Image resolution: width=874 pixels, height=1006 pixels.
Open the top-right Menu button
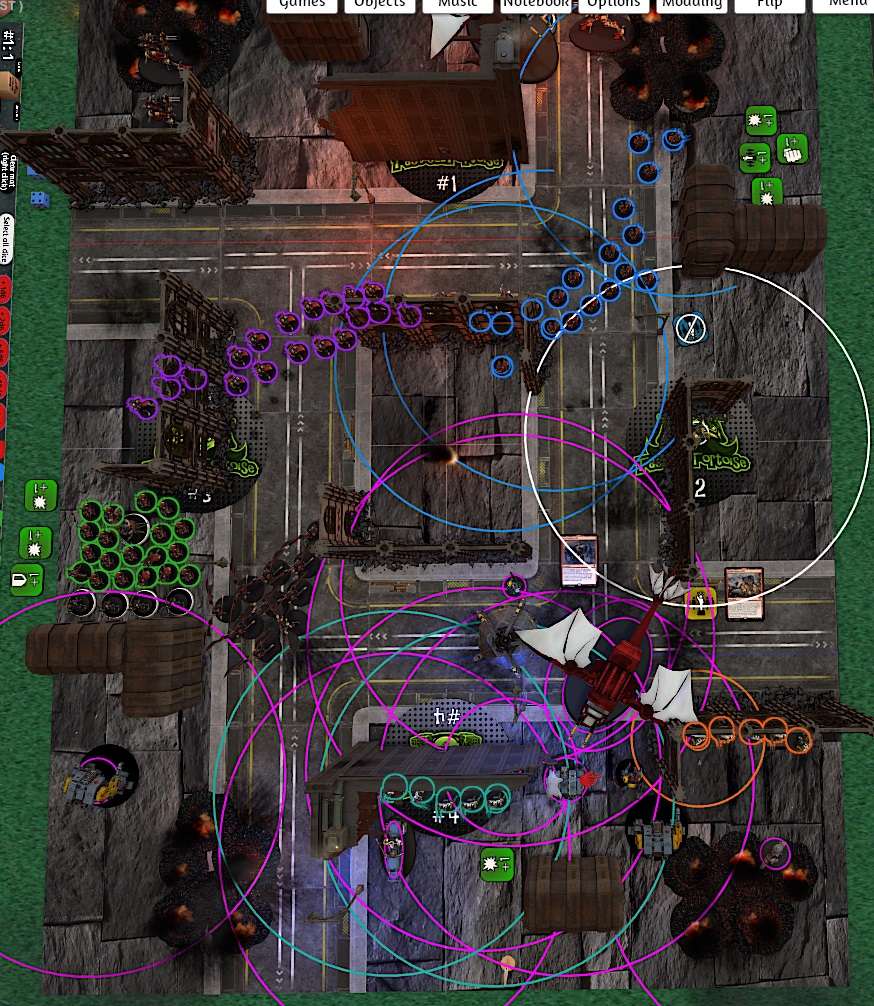tap(846, 5)
